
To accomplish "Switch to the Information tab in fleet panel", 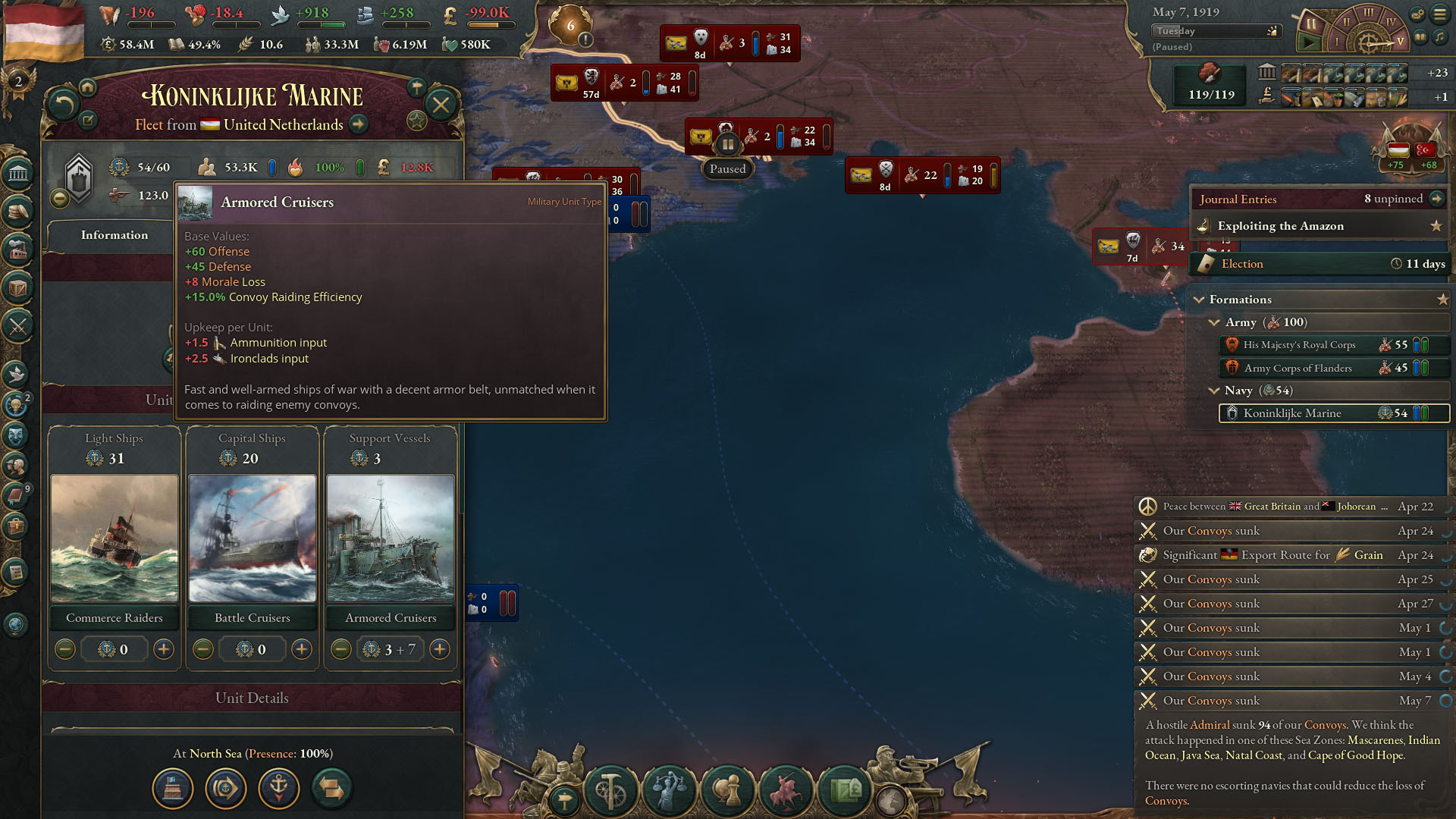I will [x=115, y=235].
